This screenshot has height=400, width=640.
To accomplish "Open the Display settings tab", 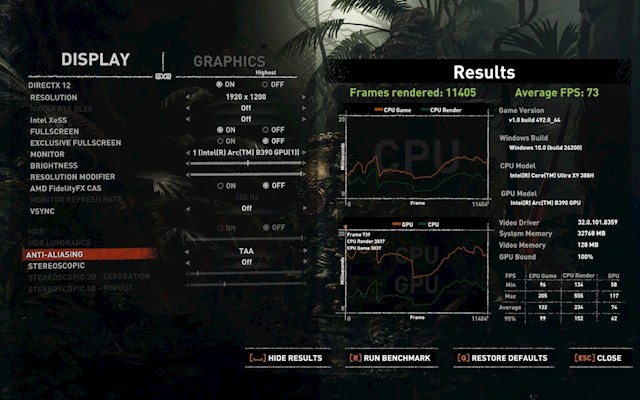I will pyautogui.click(x=95, y=60).
